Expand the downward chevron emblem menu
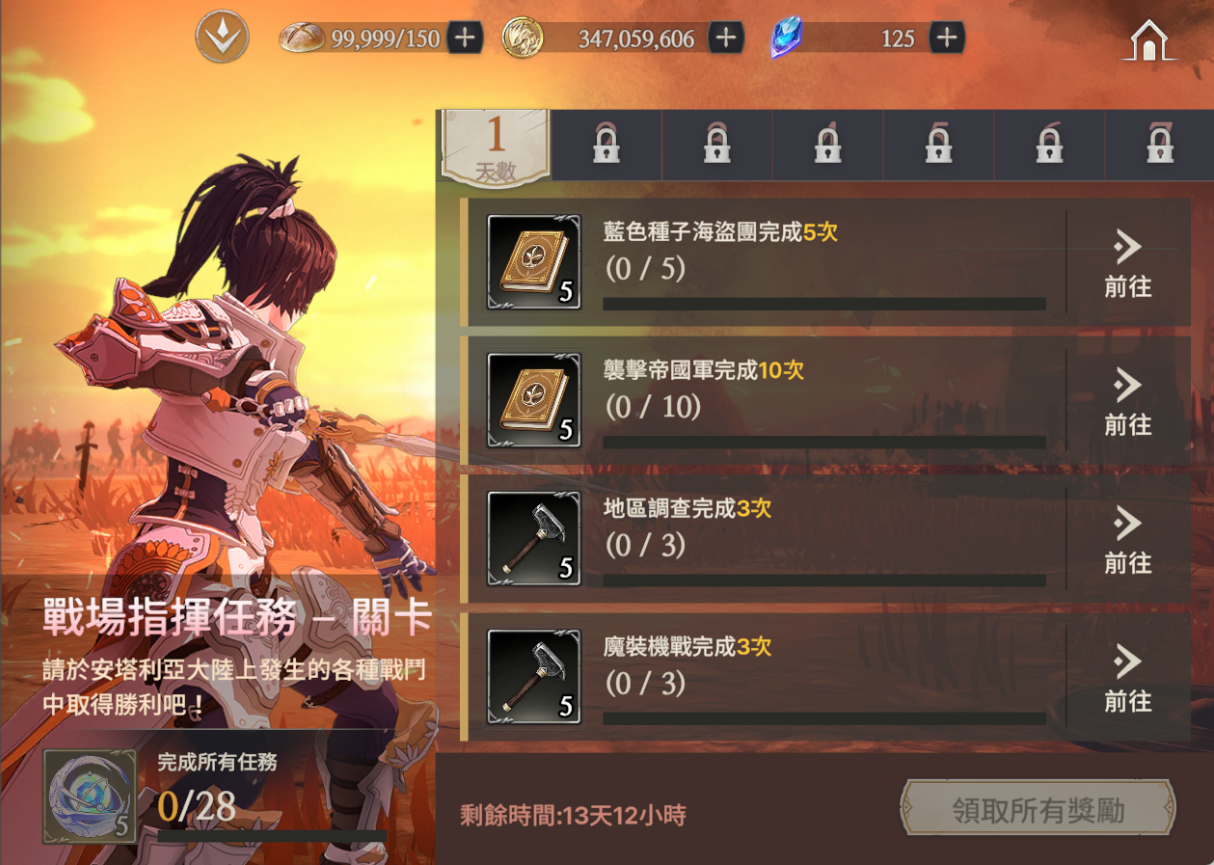 pos(221,38)
